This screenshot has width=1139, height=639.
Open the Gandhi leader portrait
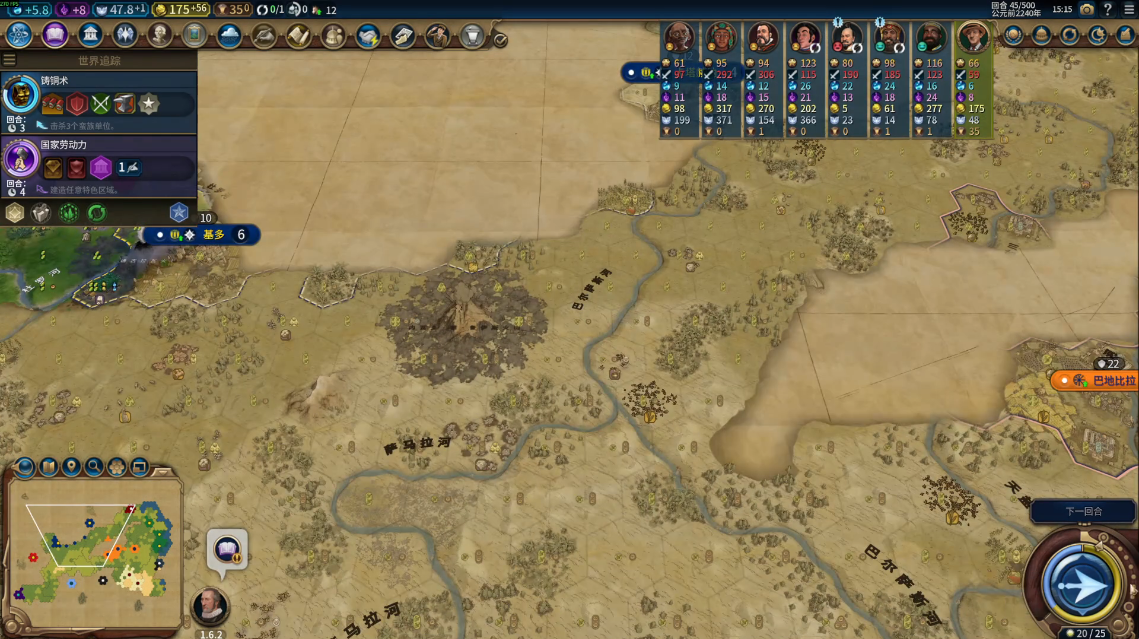678,38
